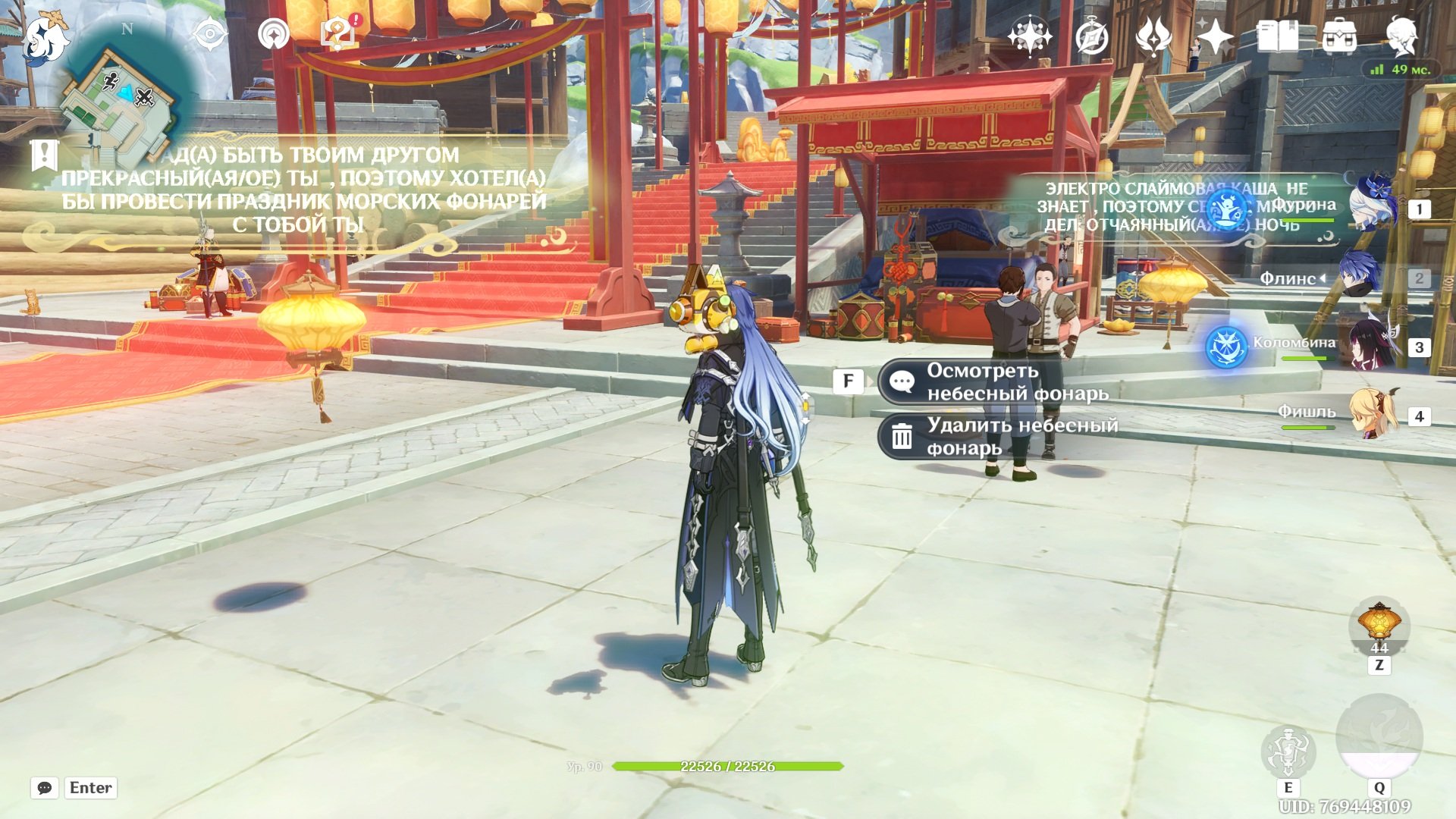Switch to party member Фурина
Image resolution: width=1456 pixels, height=819 pixels.
[x=1374, y=206]
